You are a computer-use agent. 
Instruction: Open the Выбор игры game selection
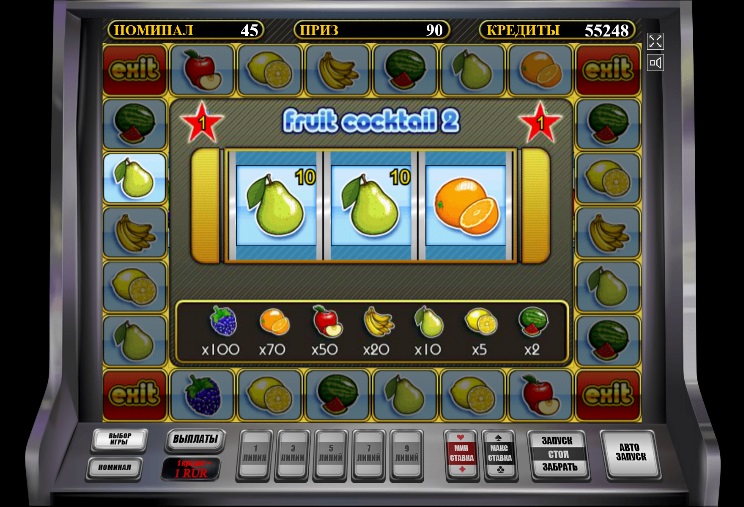coord(119,440)
